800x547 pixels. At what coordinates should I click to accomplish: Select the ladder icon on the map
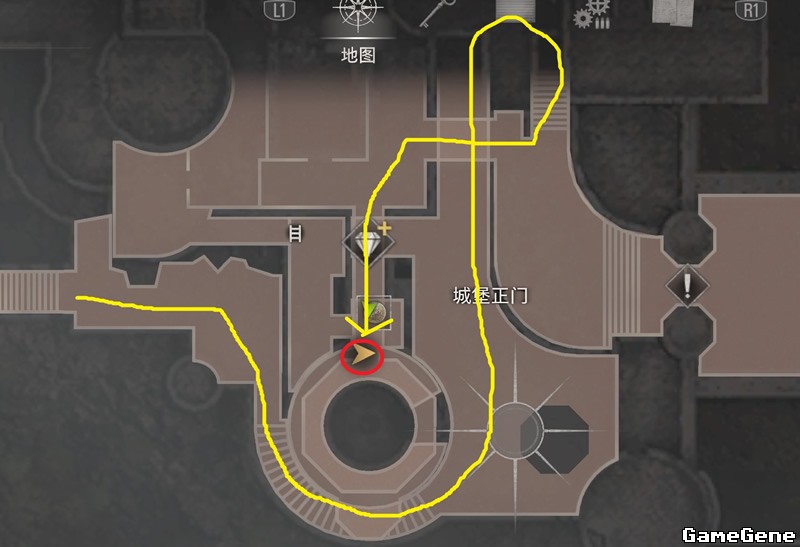(295, 234)
